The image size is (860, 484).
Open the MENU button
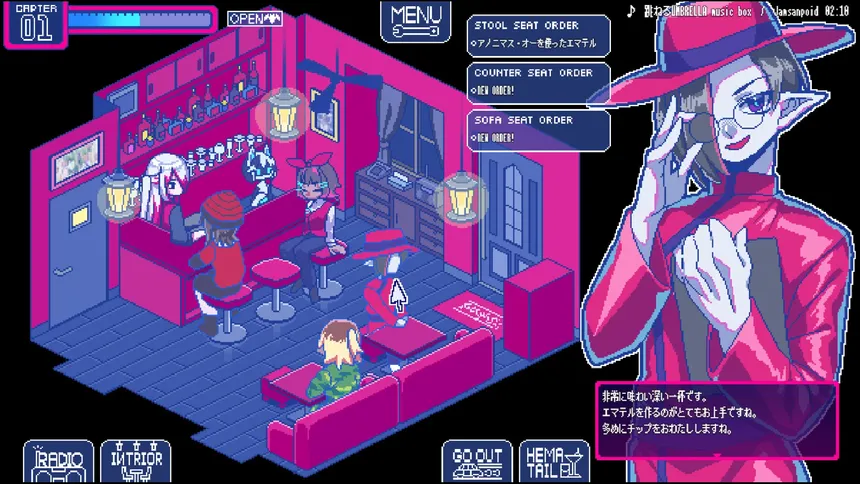coord(415,20)
